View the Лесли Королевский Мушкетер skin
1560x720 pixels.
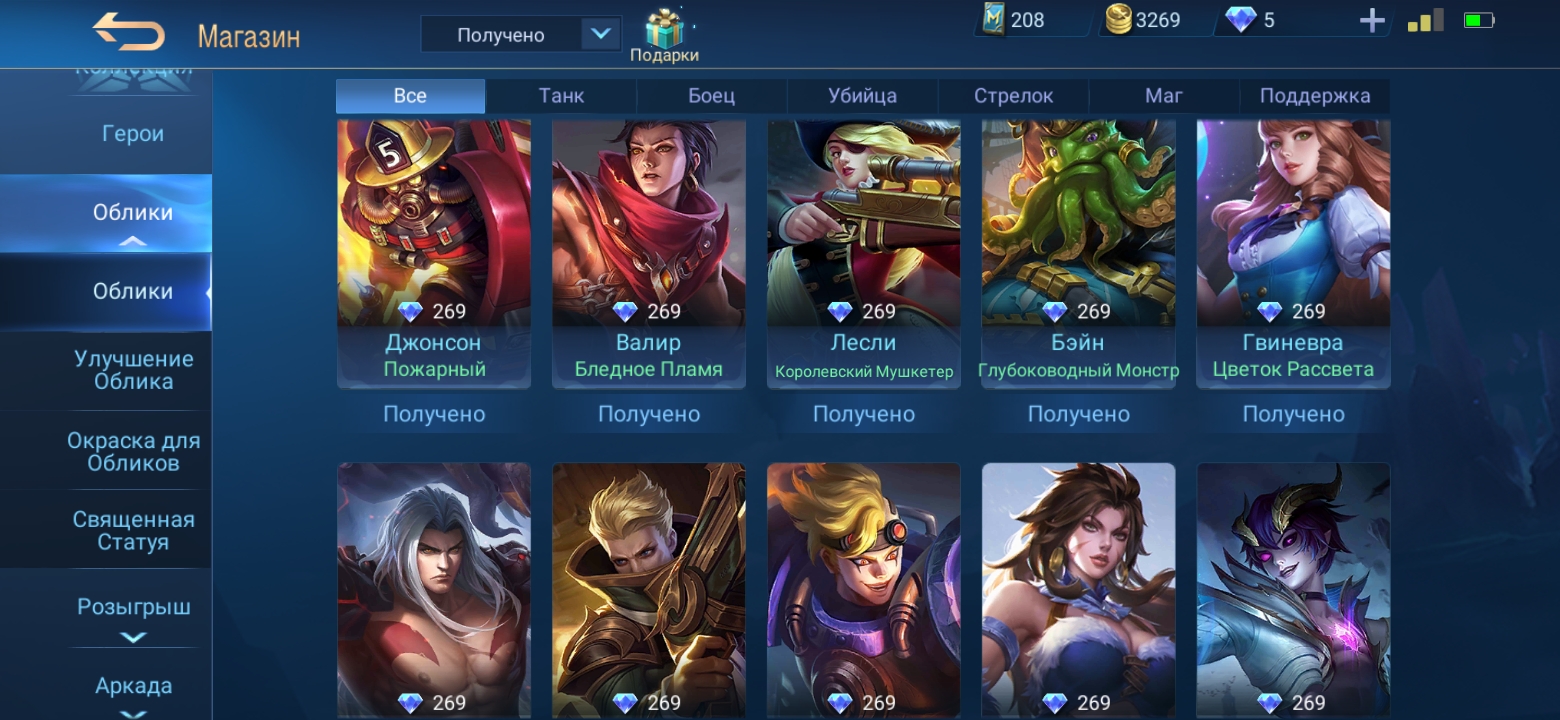[x=863, y=250]
